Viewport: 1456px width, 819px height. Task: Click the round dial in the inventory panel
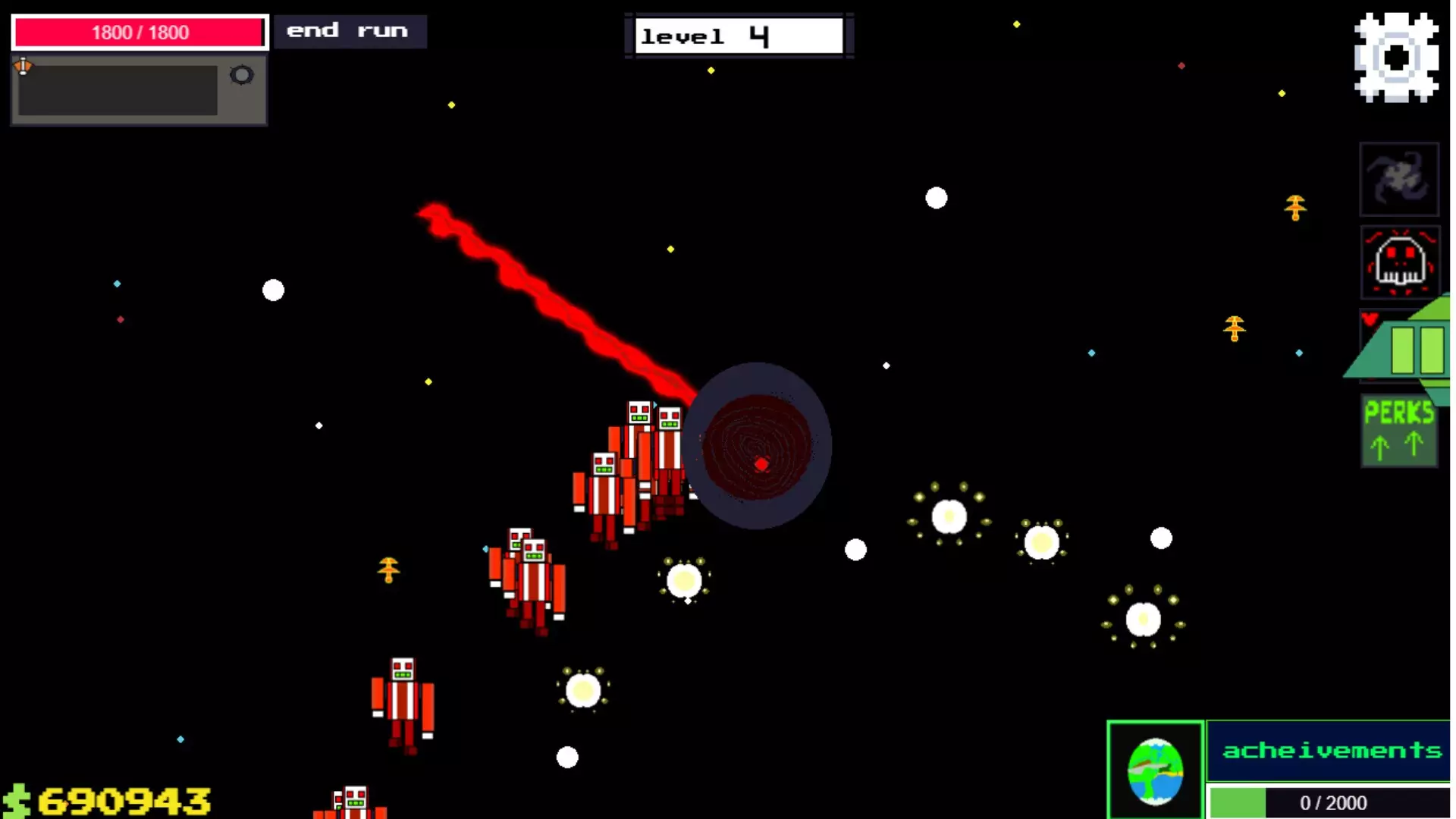[x=241, y=75]
